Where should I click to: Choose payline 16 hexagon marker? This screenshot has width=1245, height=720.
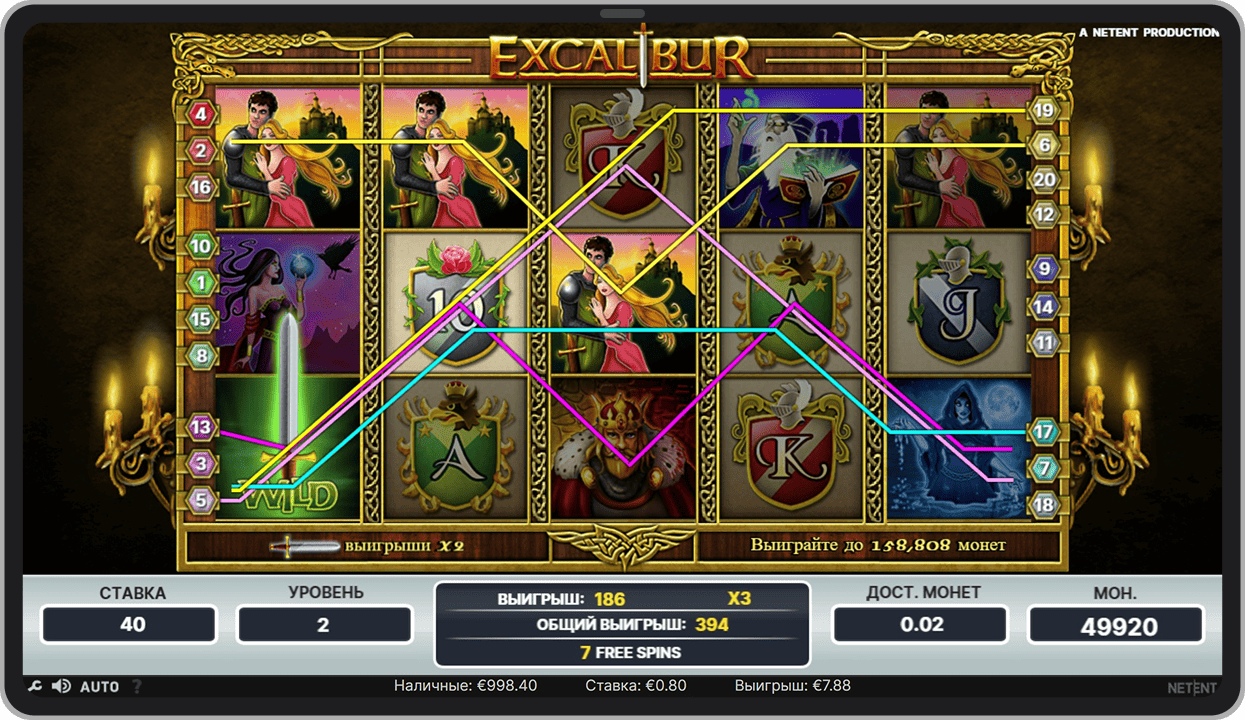[x=202, y=187]
